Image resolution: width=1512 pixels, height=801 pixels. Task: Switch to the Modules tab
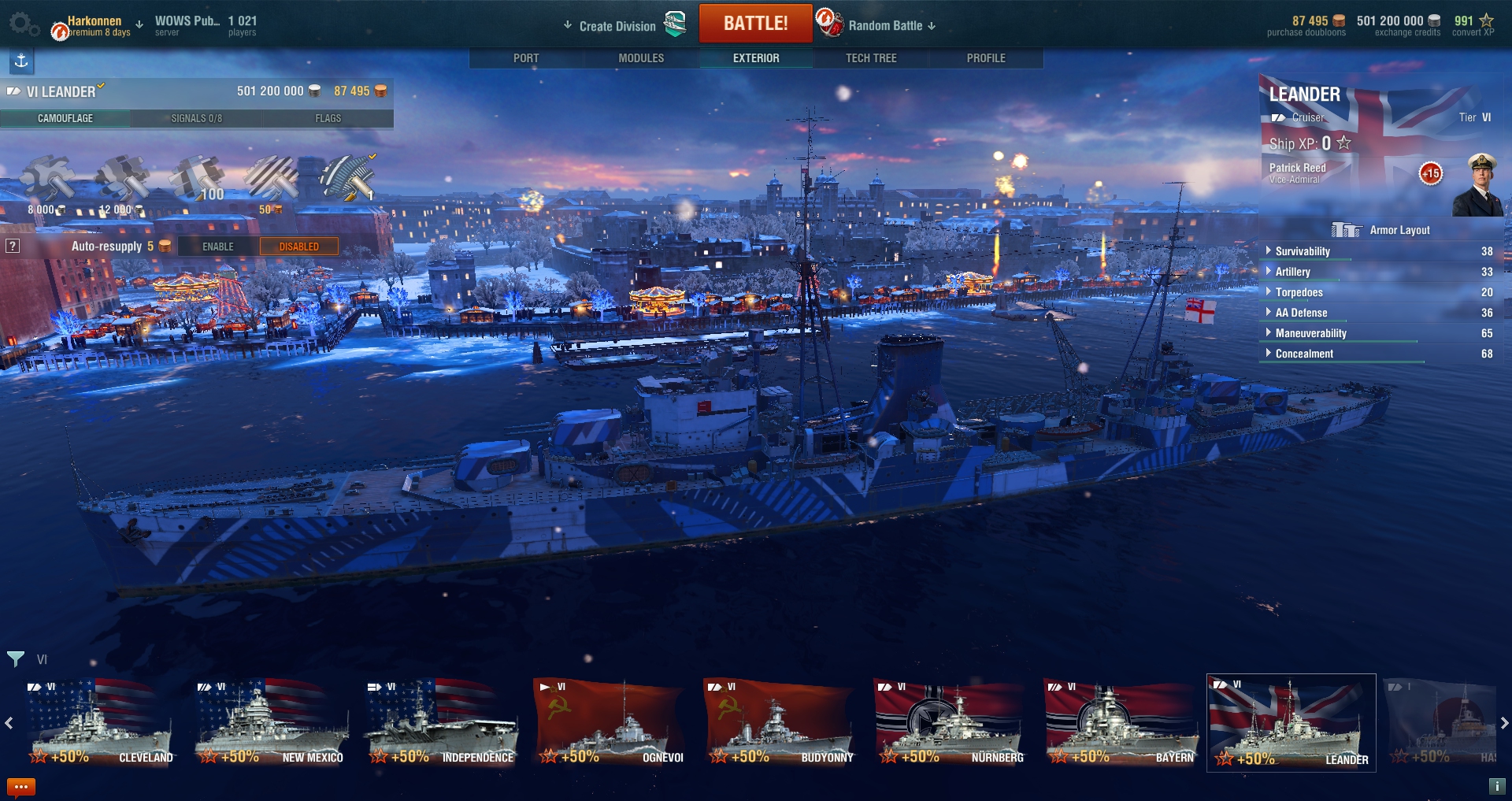pos(641,58)
